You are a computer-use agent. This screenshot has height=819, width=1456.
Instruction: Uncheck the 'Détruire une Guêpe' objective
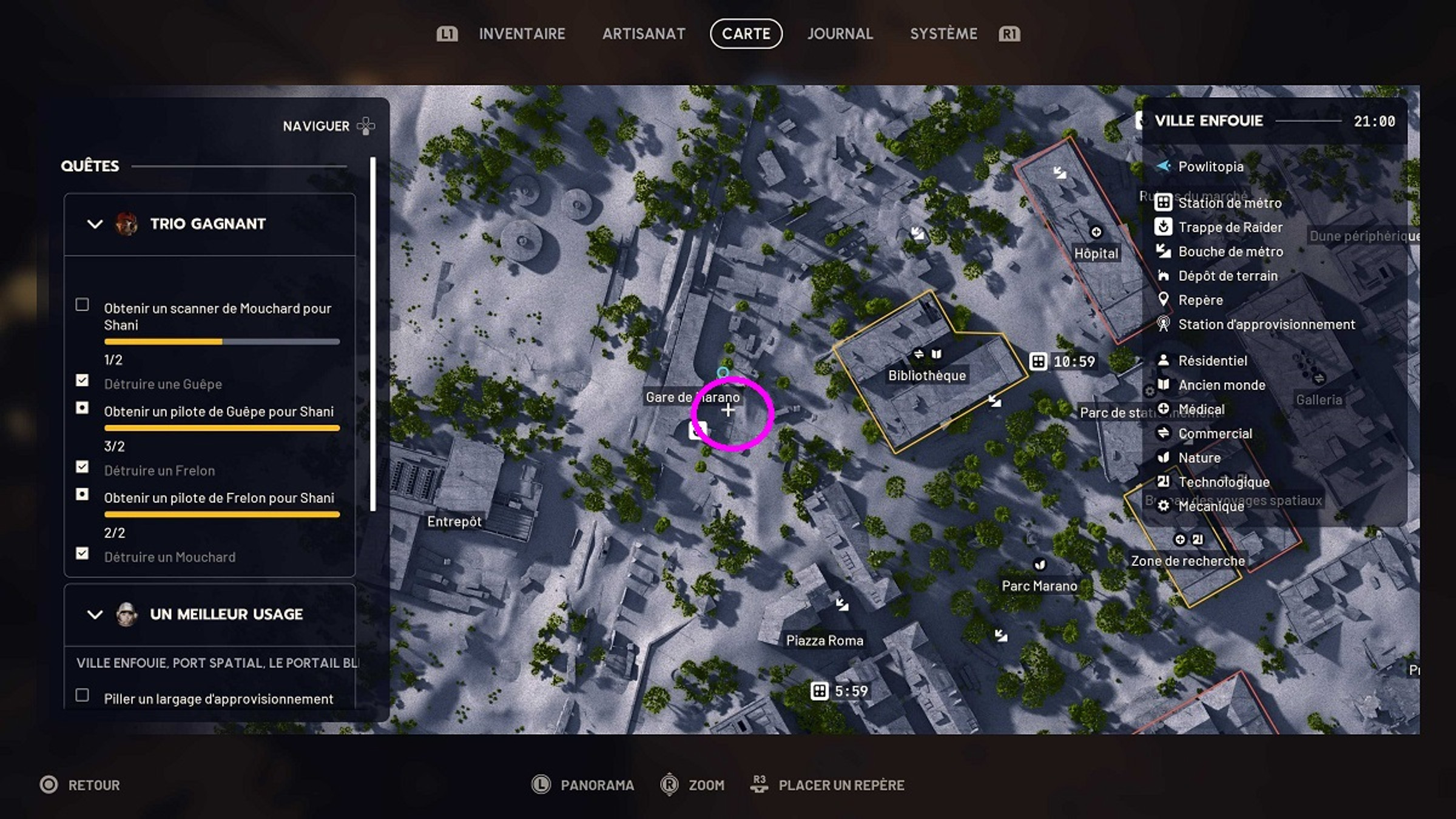pos(82,381)
